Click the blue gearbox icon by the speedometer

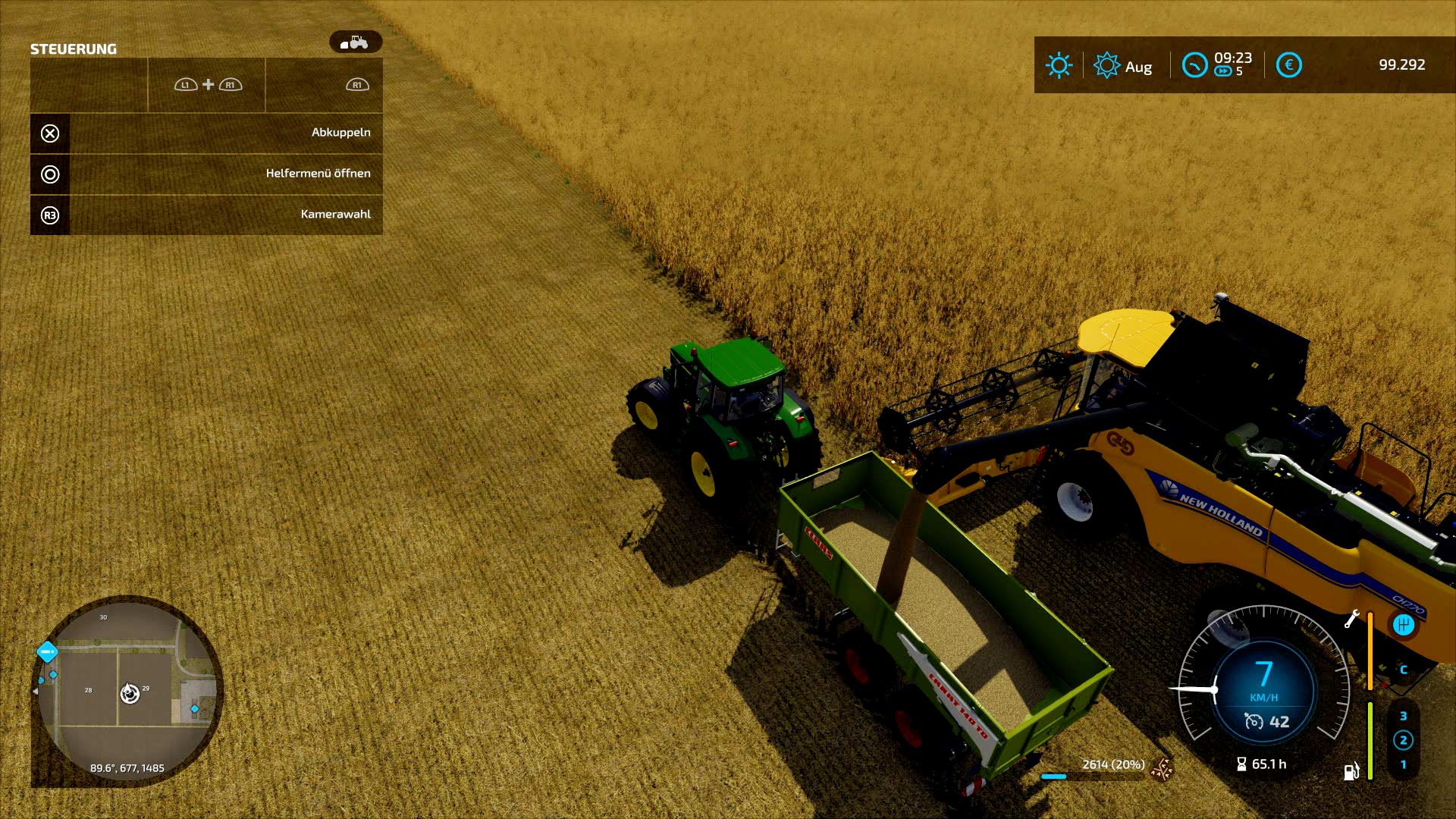pyautogui.click(x=1403, y=624)
